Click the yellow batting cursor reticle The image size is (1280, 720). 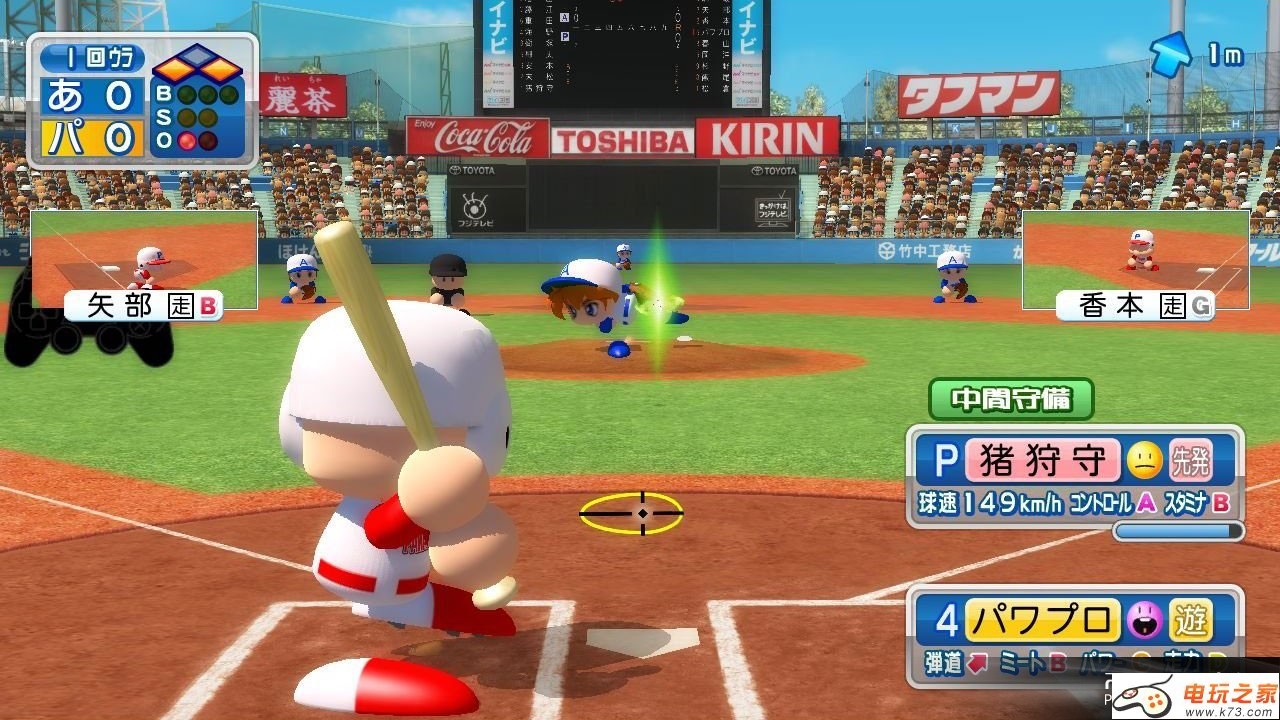[x=631, y=513]
